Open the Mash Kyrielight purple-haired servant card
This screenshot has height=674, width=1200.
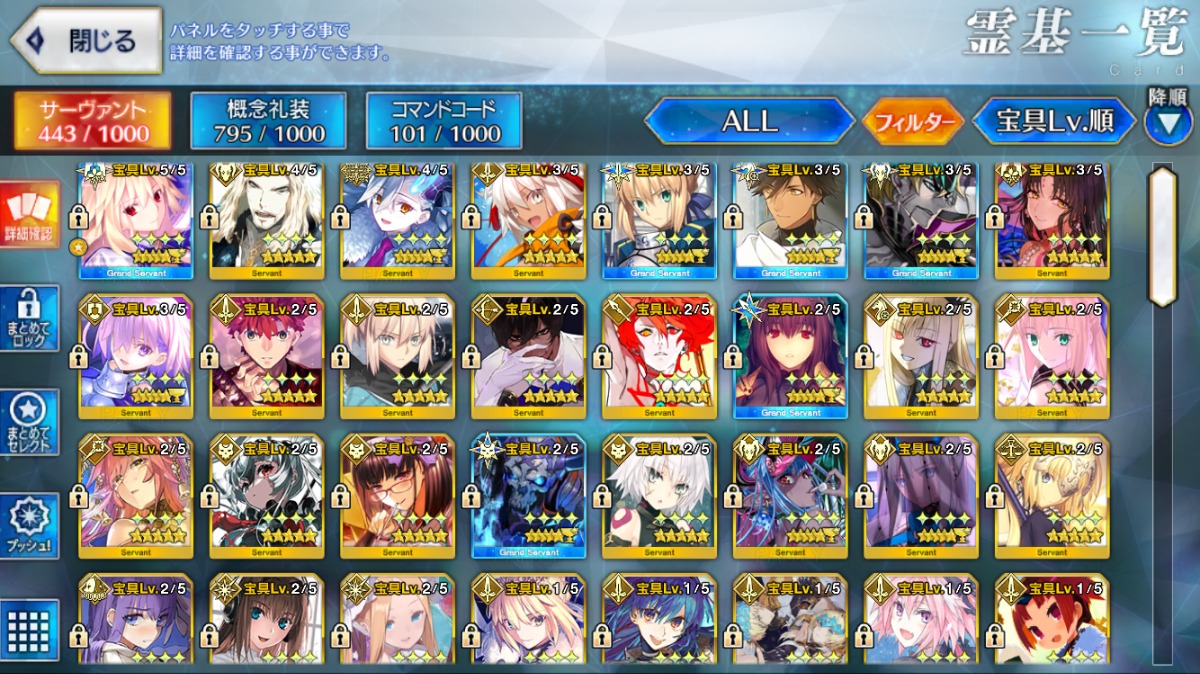pyautogui.click(x=136, y=355)
